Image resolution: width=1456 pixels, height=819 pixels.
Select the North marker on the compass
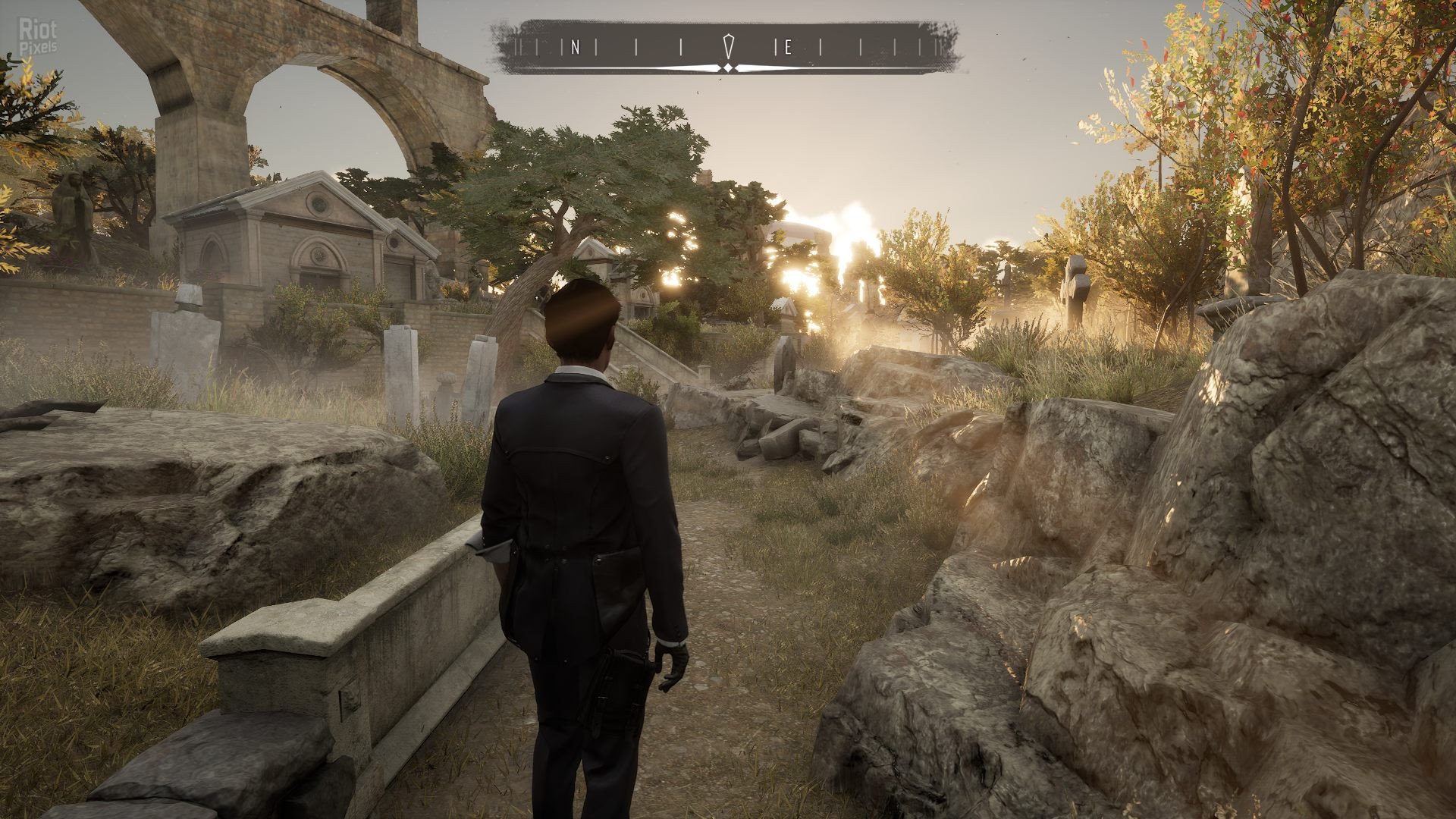[x=575, y=49]
